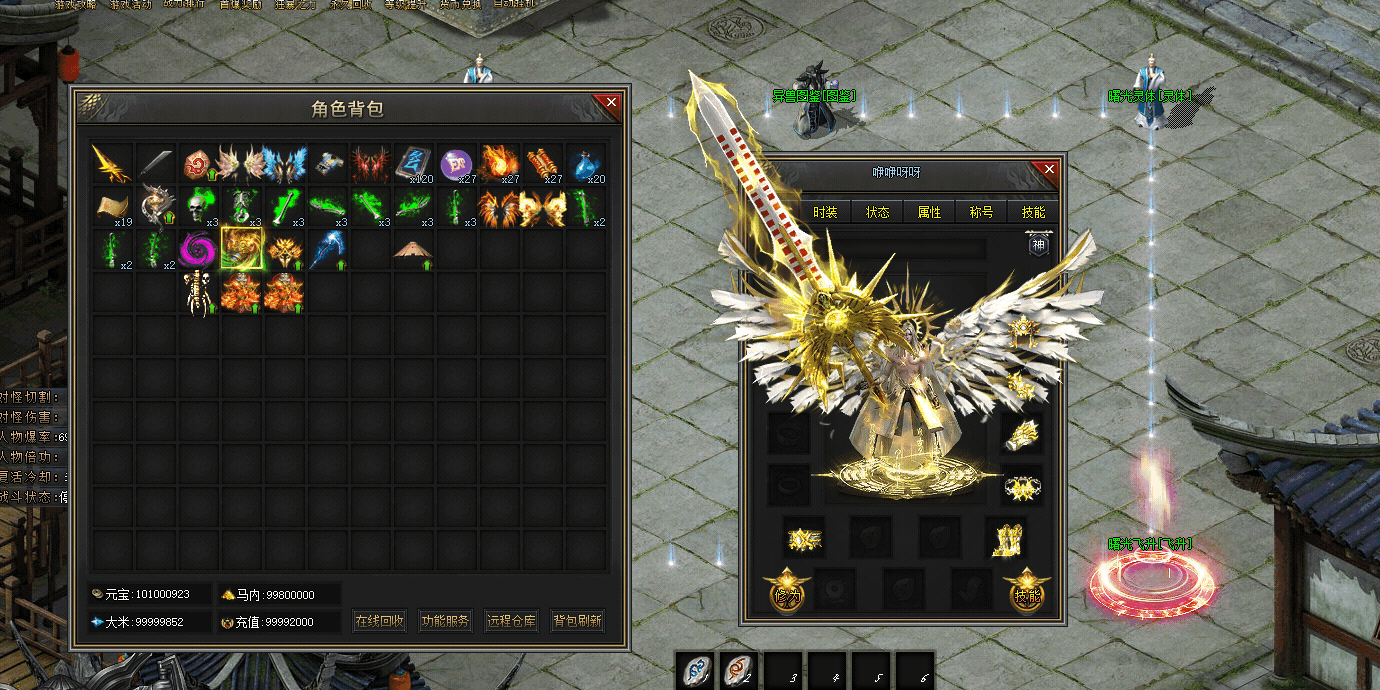Image resolution: width=1380 pixels, height=690 pixels.
Task: Click the golden lightning sword item
Action: click(x=112, y=163)
